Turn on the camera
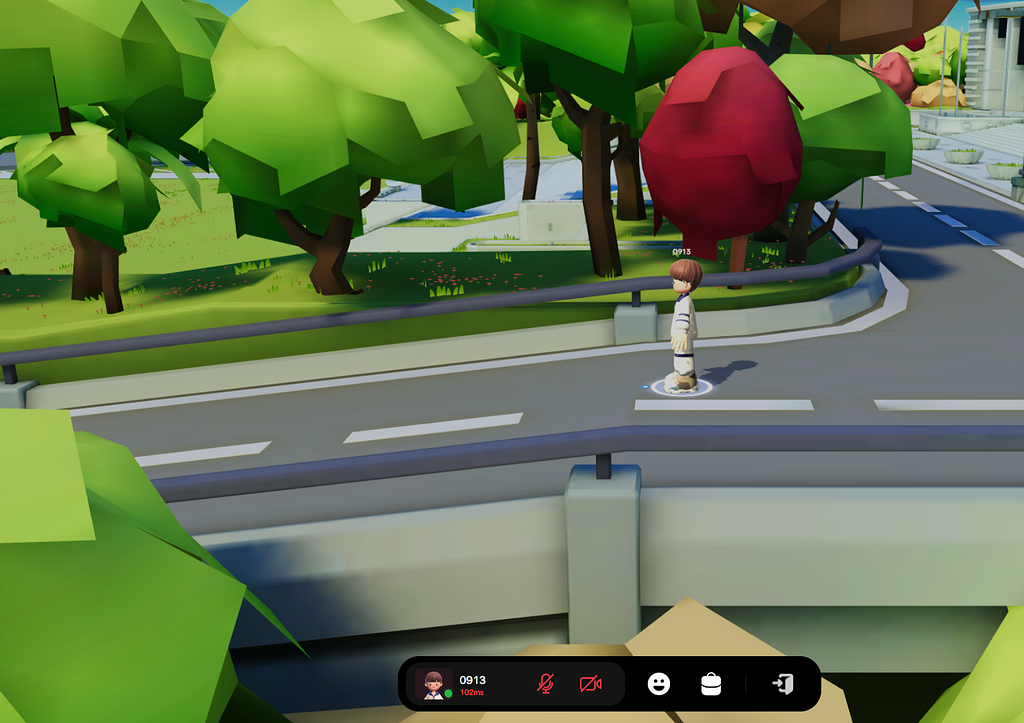 pos(591,684)
